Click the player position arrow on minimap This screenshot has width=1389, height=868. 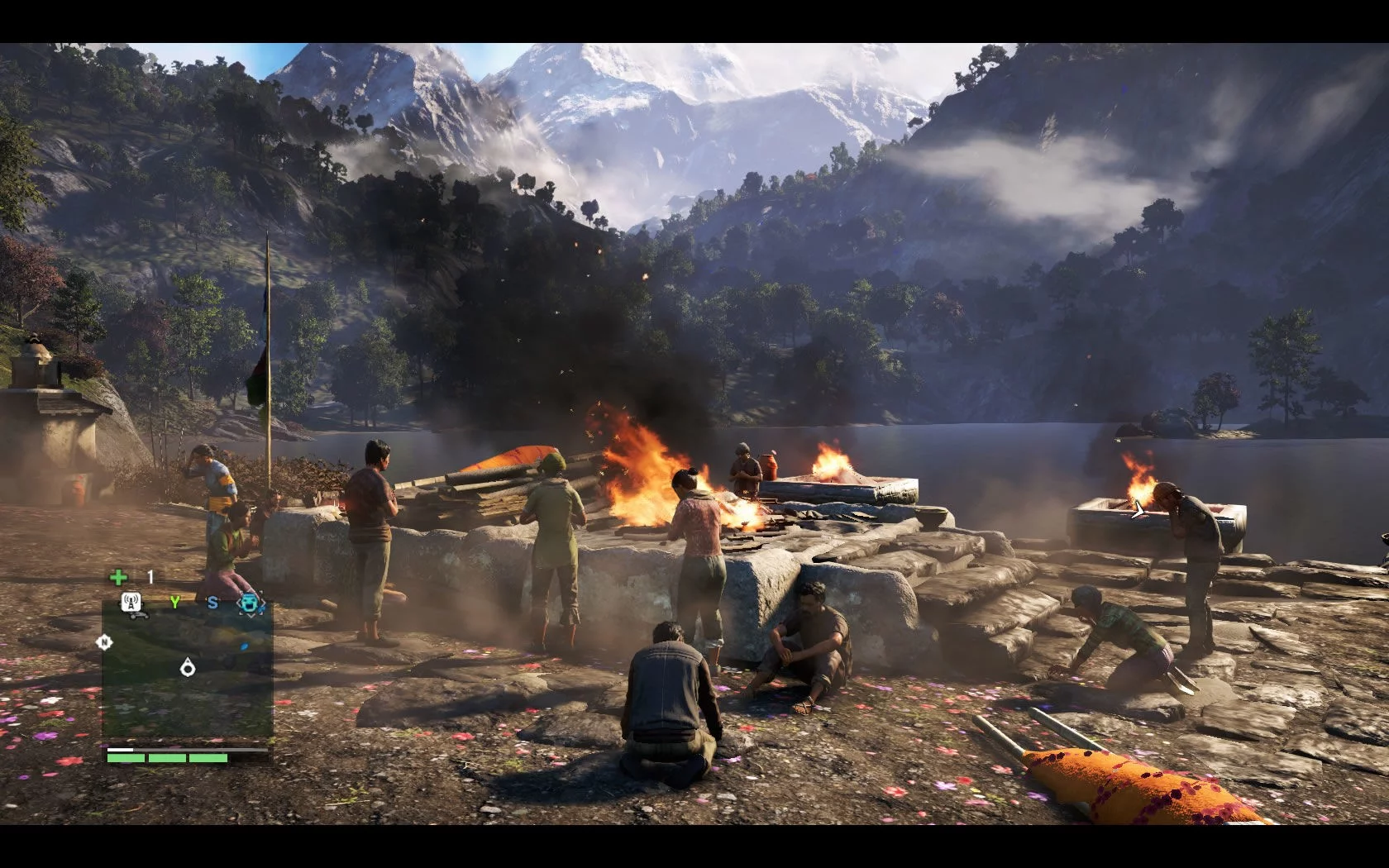click(x=188, y=667)
